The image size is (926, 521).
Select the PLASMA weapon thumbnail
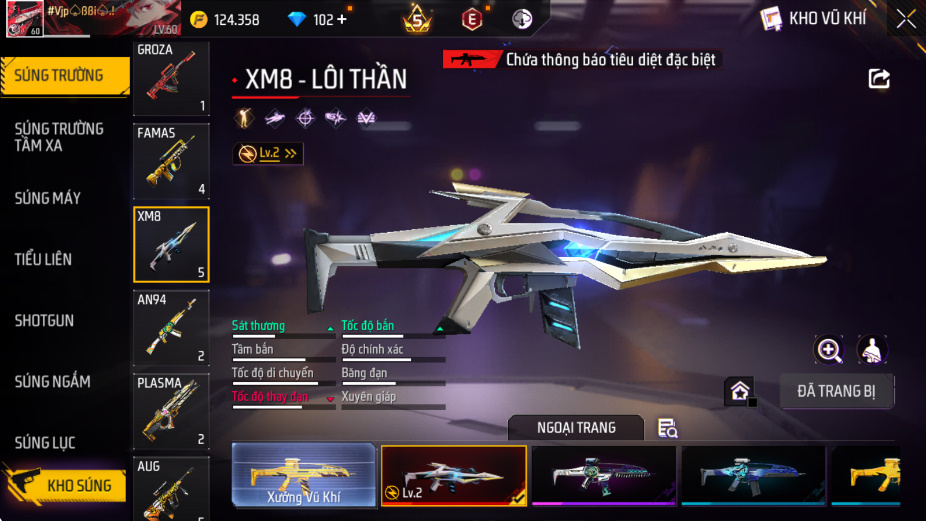click(x=171, y=410)
